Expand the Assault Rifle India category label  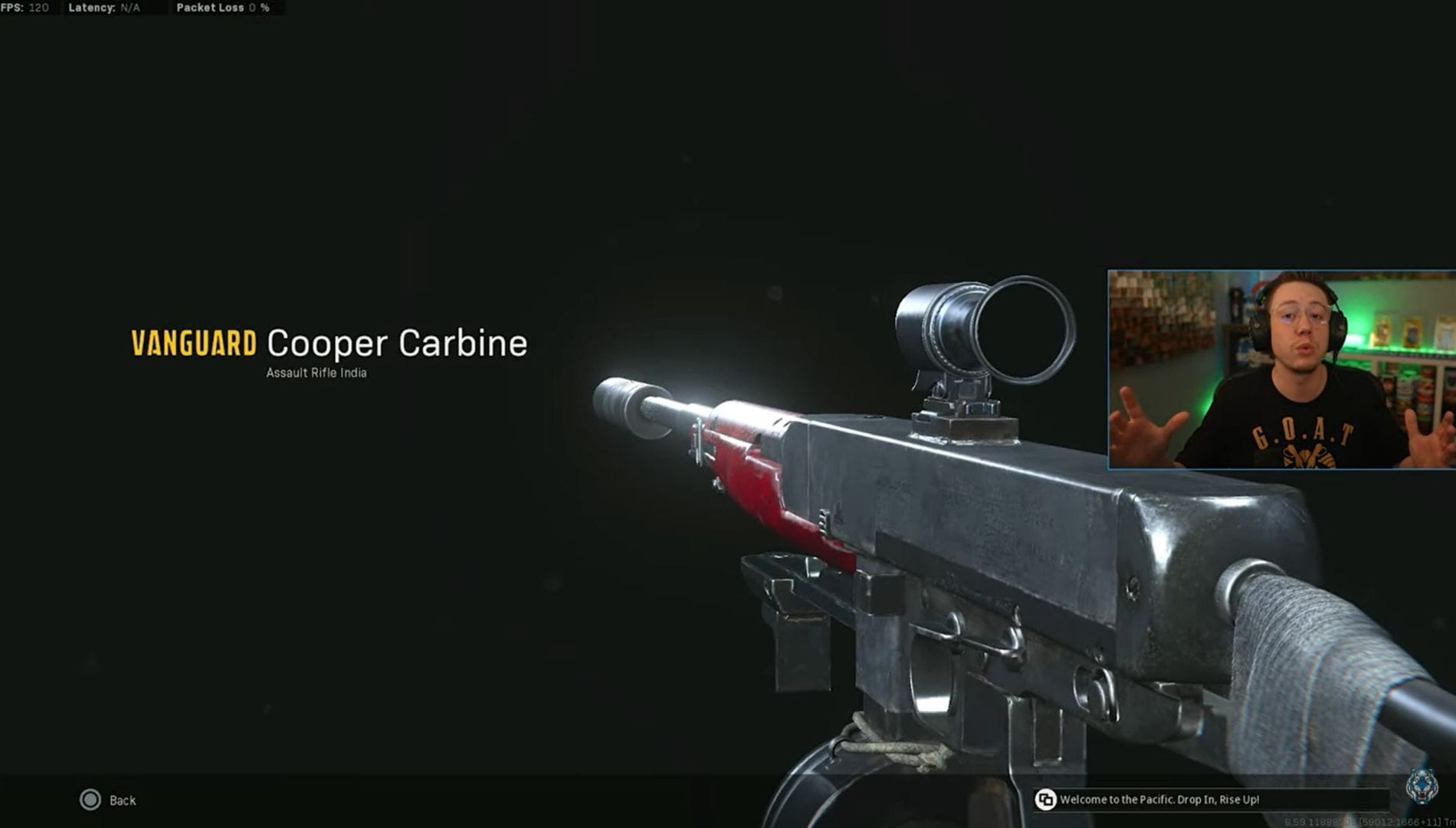316,372
